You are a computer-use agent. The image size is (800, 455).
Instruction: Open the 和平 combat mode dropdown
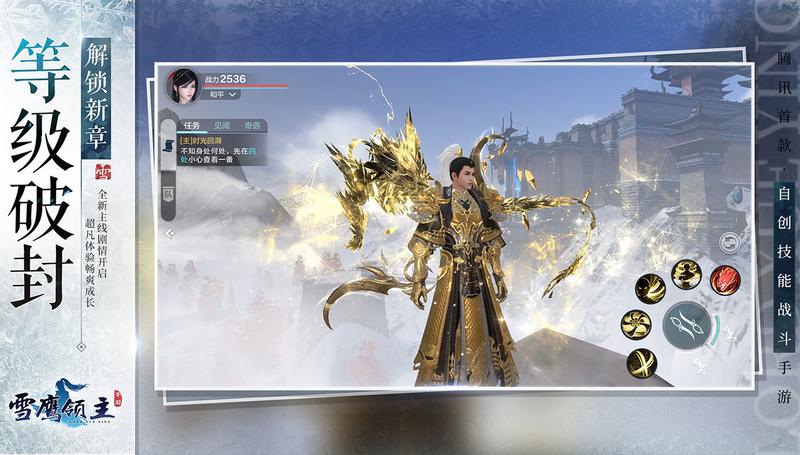pyautogui.click(x=221, y=94)
